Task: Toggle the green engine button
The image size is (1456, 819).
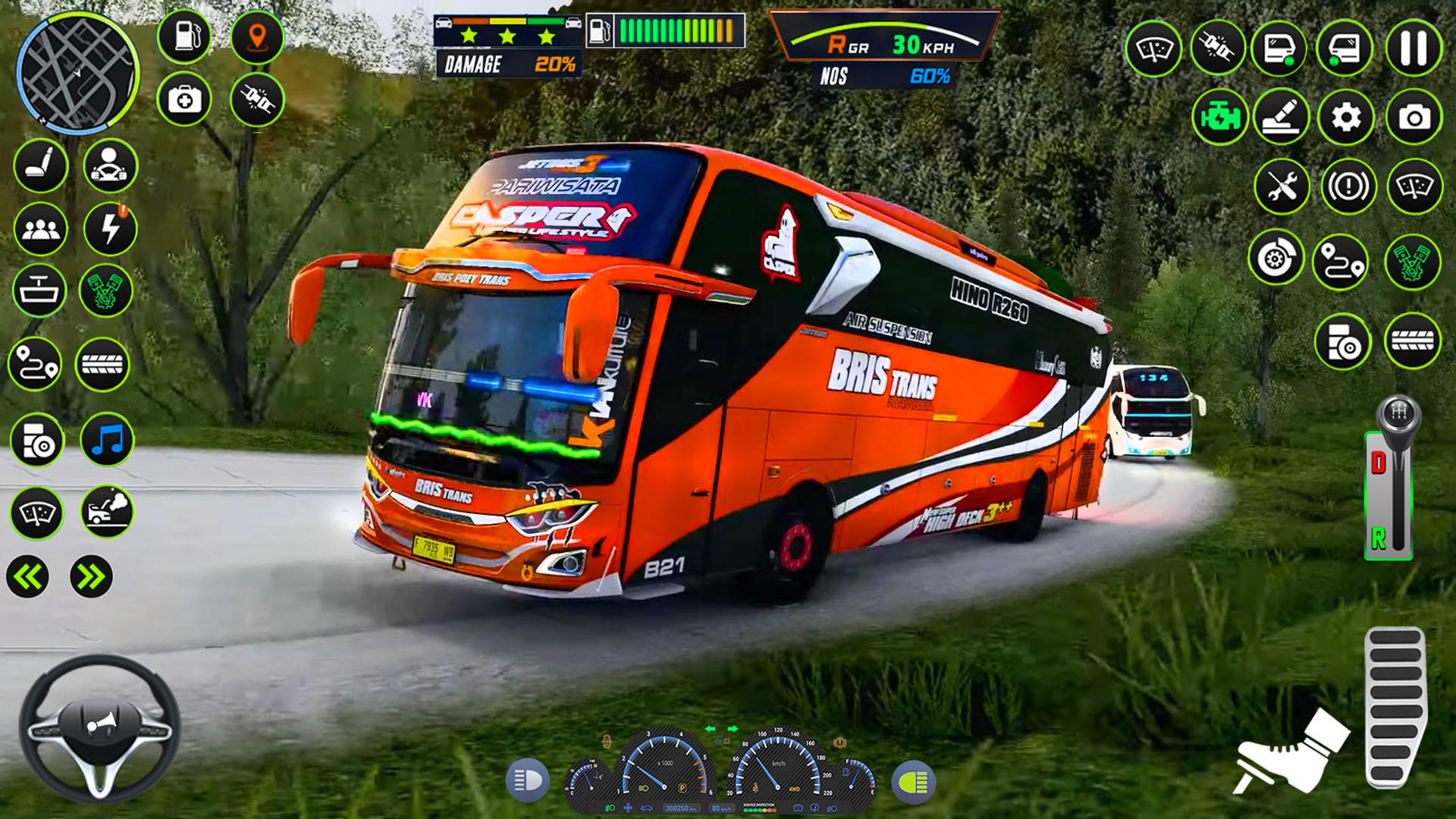Action: pos(1220,118)
